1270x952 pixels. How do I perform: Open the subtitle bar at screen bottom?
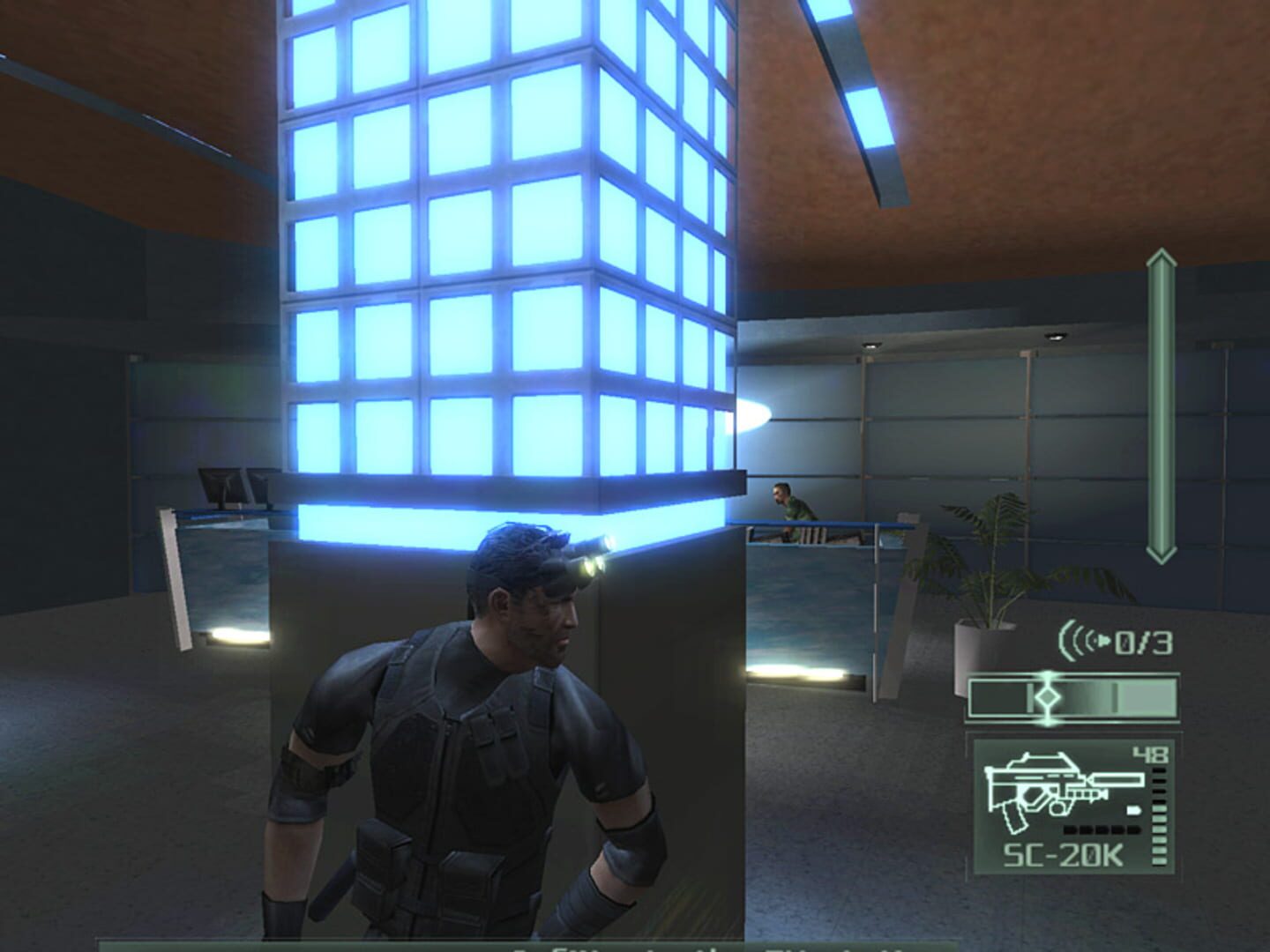pyautogui.click(x=635, y=943)
